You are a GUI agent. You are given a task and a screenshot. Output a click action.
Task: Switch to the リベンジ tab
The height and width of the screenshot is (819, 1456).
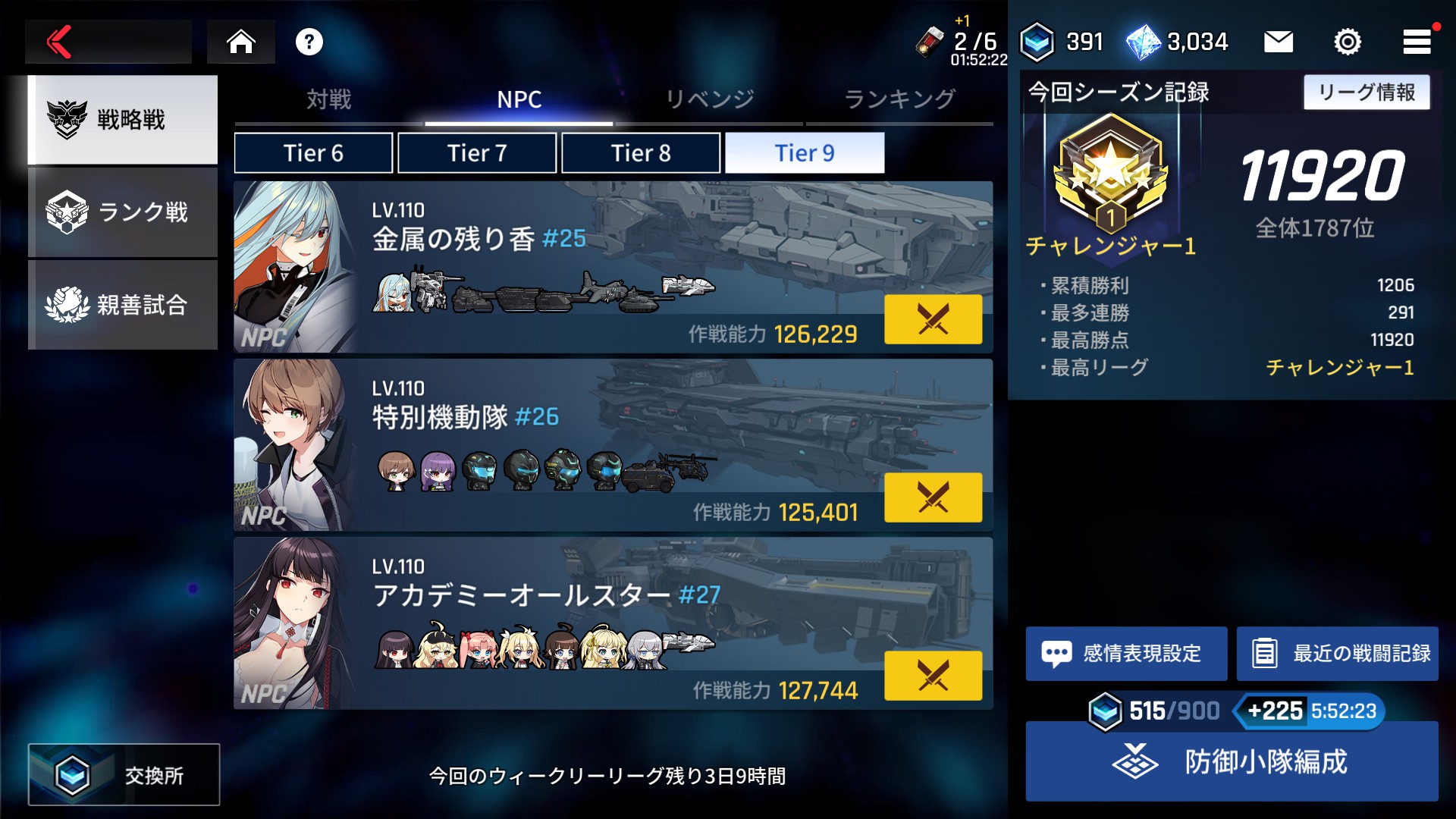click(709, 99)
